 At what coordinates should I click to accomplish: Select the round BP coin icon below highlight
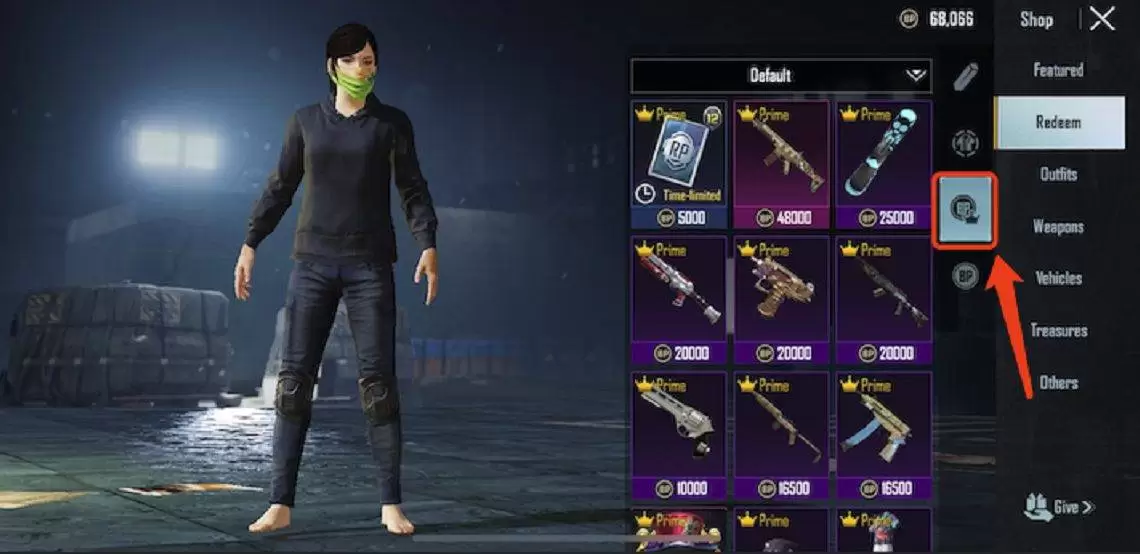click(964, 275)
